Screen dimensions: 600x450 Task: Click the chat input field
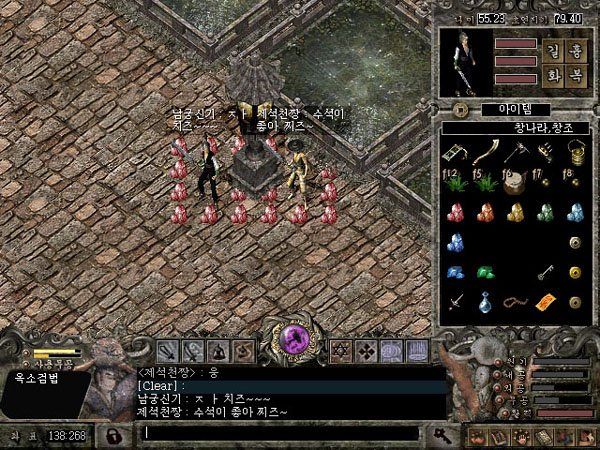coord(280,433)
